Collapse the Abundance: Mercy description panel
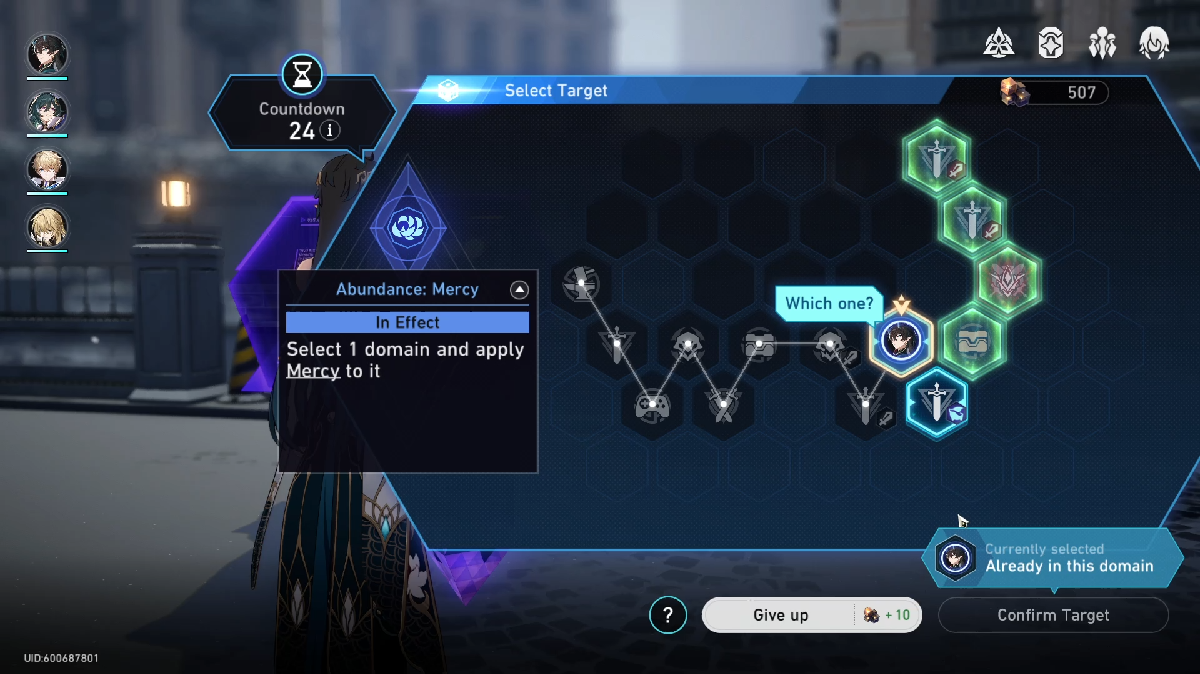 518,290
